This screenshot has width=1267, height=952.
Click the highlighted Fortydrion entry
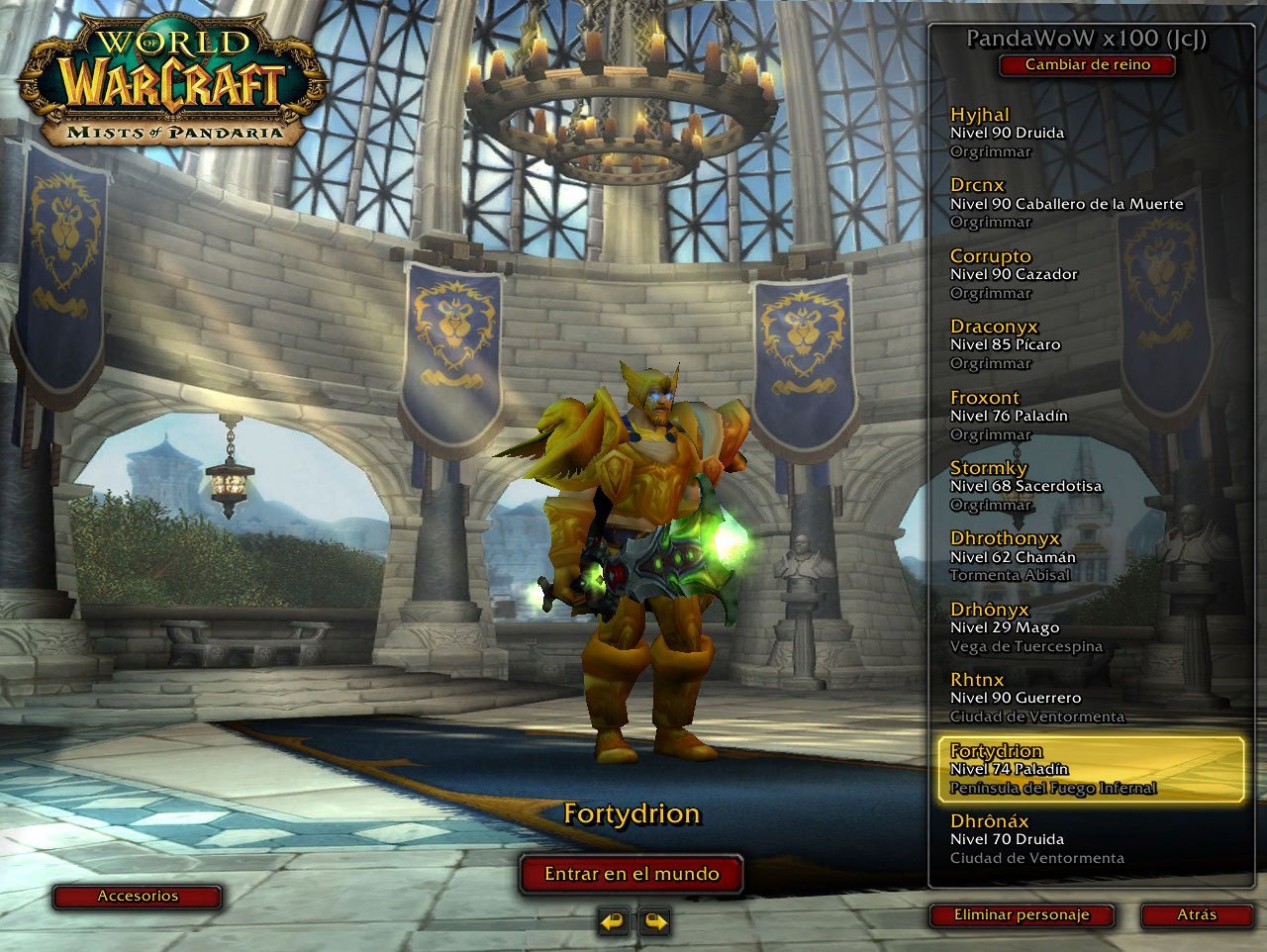pyautogui.click(x=1089, y=769)
